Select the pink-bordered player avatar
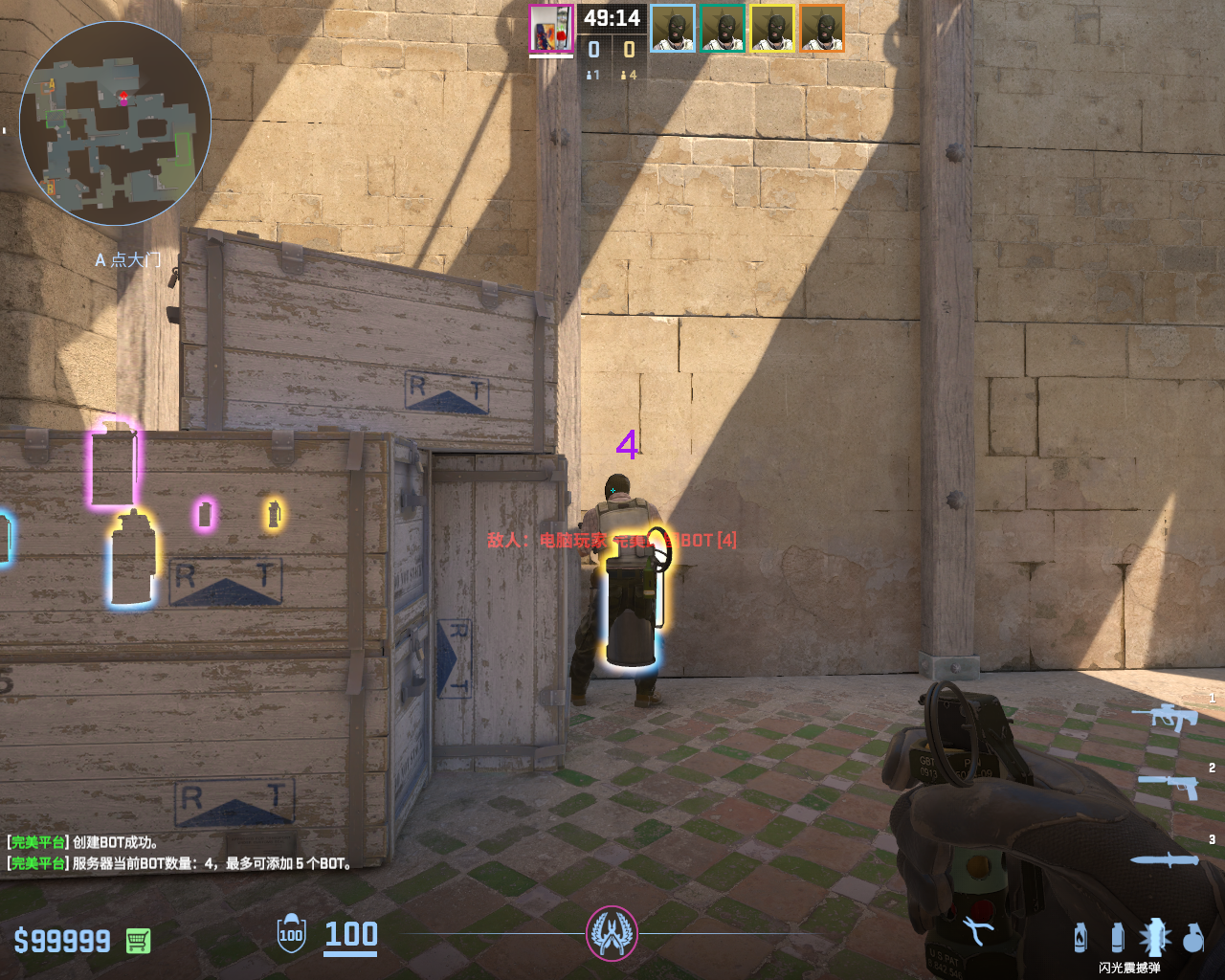 551,29
